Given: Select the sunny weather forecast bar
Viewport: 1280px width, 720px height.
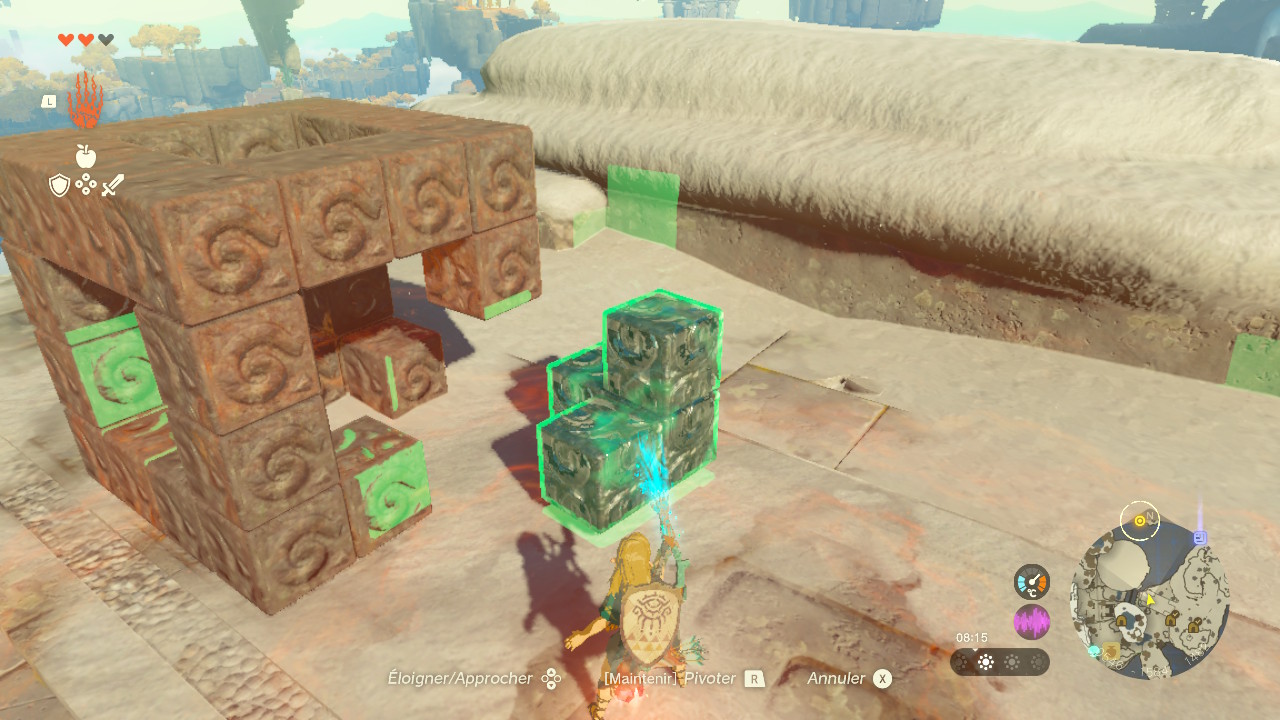Looking at the screenshot, I should [999, 662].
